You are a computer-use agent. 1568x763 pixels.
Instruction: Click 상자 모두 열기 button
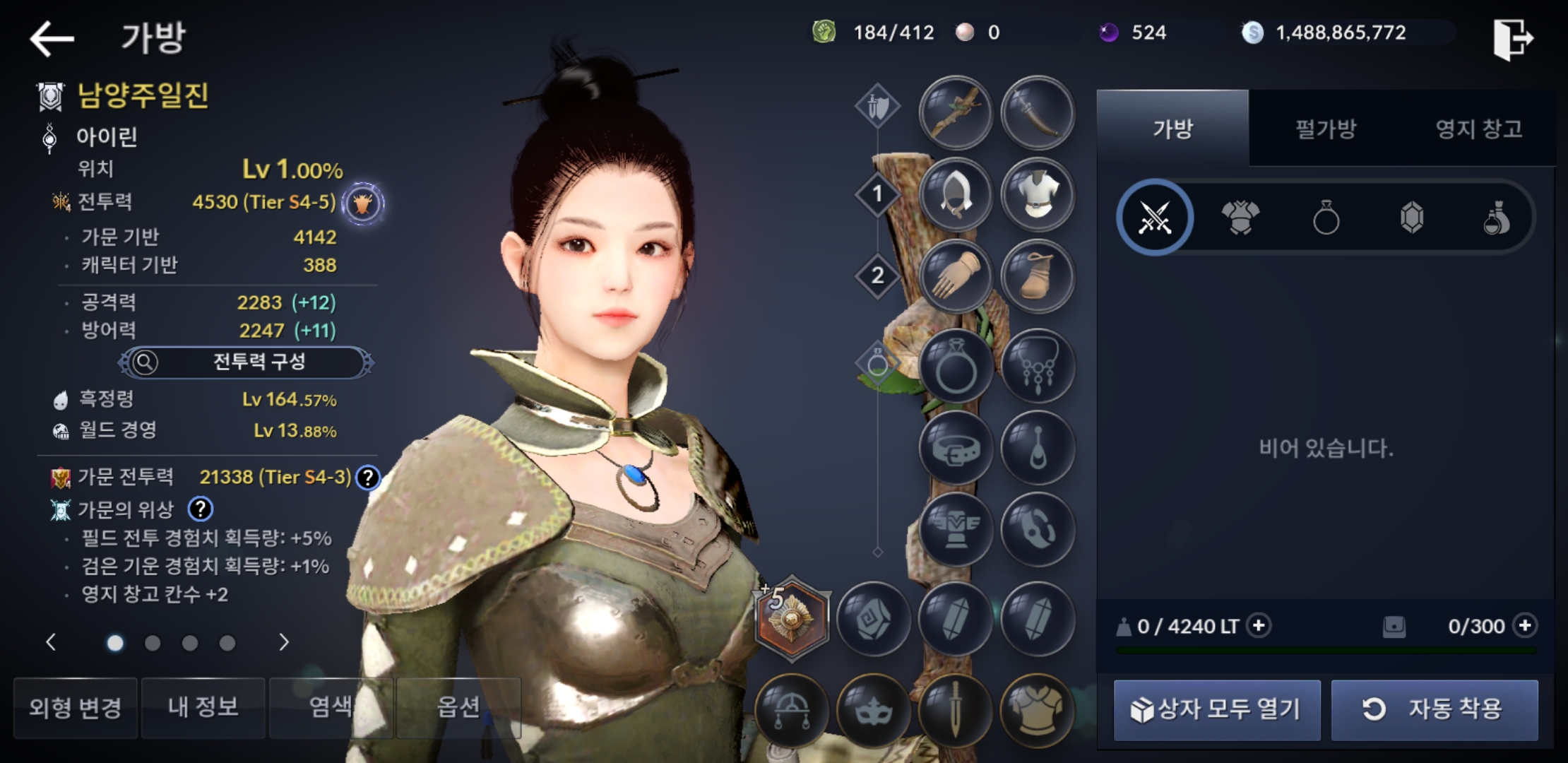(x=1216, y=709)
